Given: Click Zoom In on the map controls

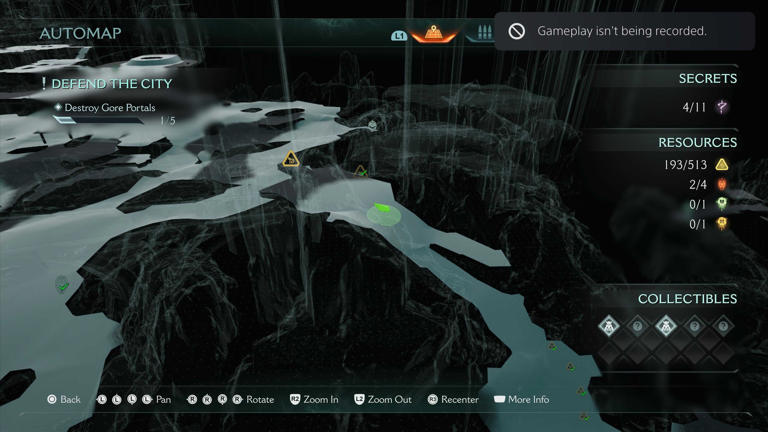Looking at the screenshot, I should click(314, 399).
